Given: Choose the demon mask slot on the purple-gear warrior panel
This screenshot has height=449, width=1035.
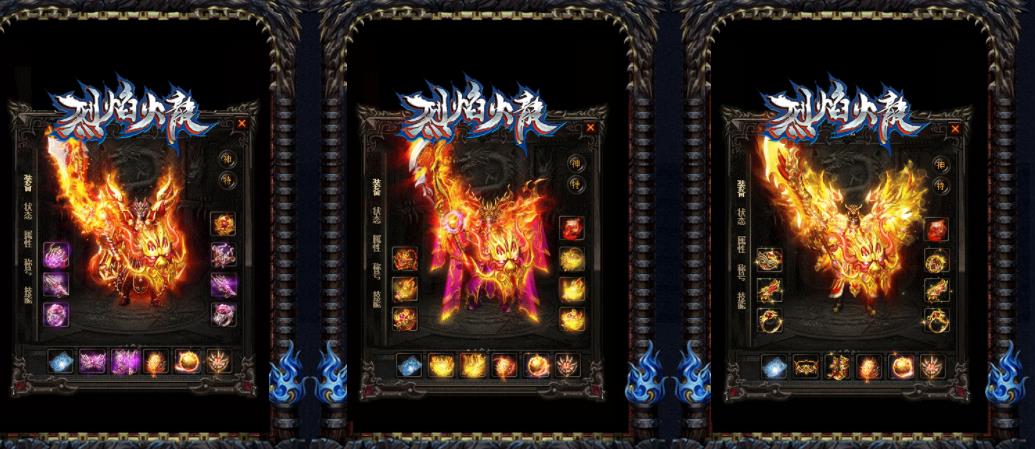Looking at the screenshot, I should coord(218,360).
